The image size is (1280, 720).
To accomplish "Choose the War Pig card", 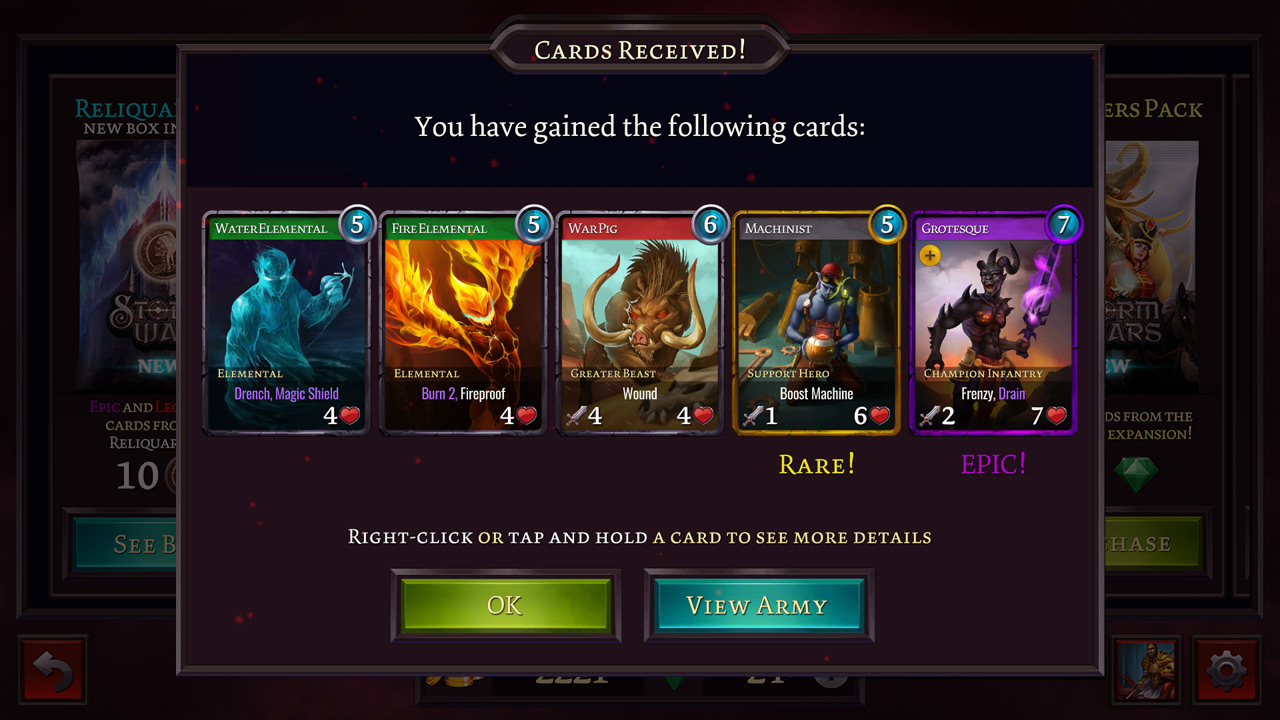I will point(640,323).
